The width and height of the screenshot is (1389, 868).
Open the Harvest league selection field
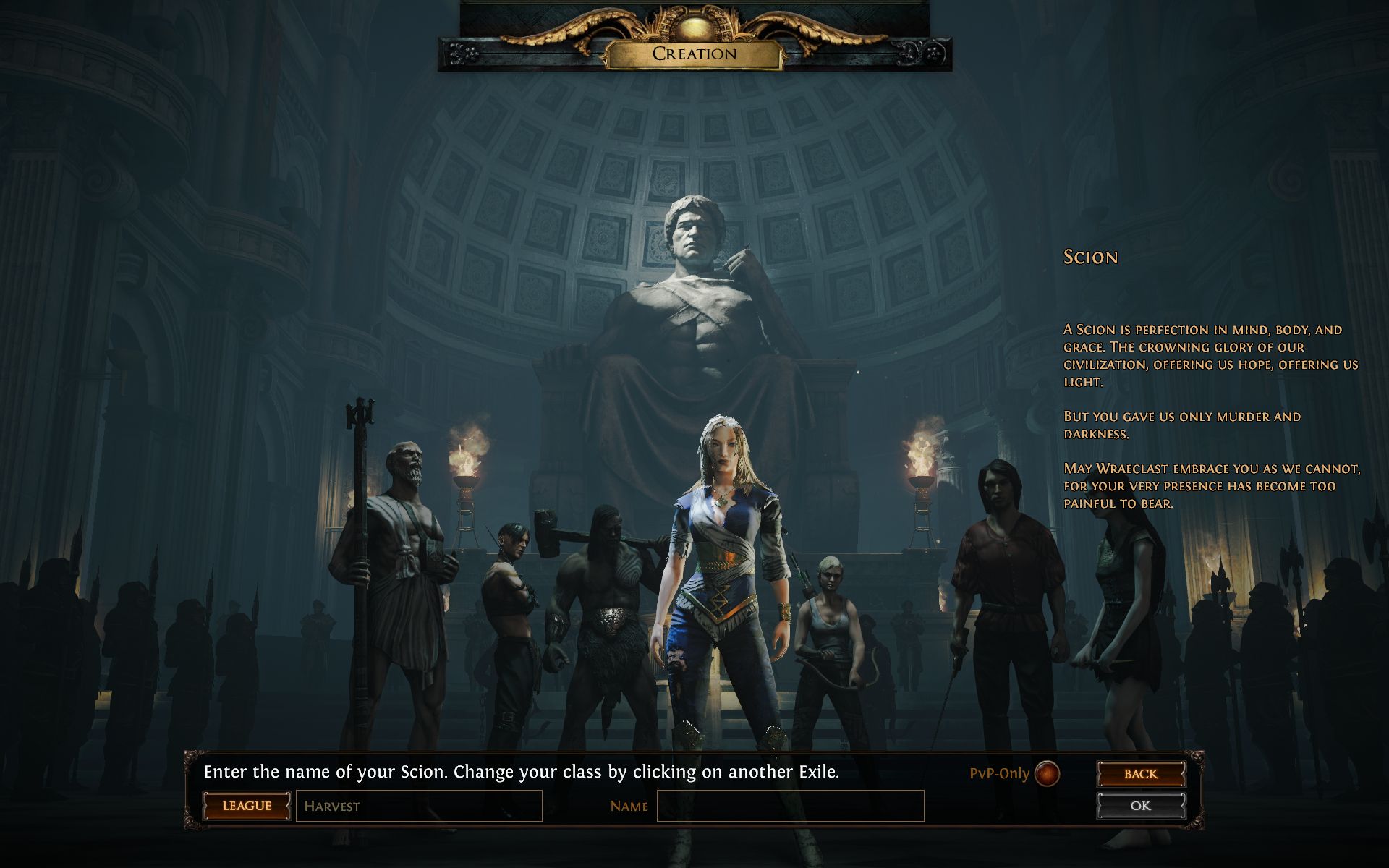[x=419, y=806]
